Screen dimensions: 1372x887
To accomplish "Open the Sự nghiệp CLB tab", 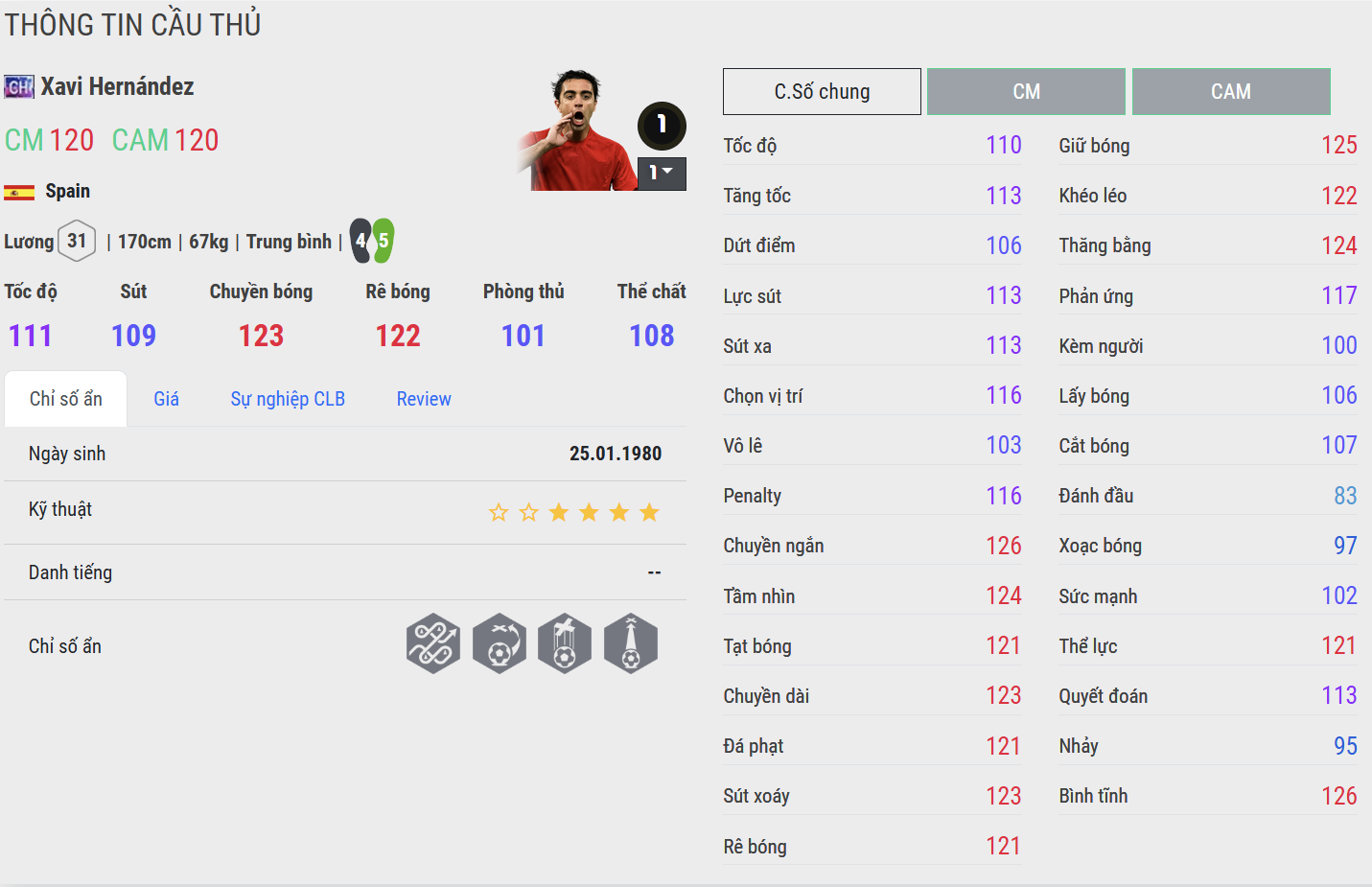I will (x=288, y=399).
